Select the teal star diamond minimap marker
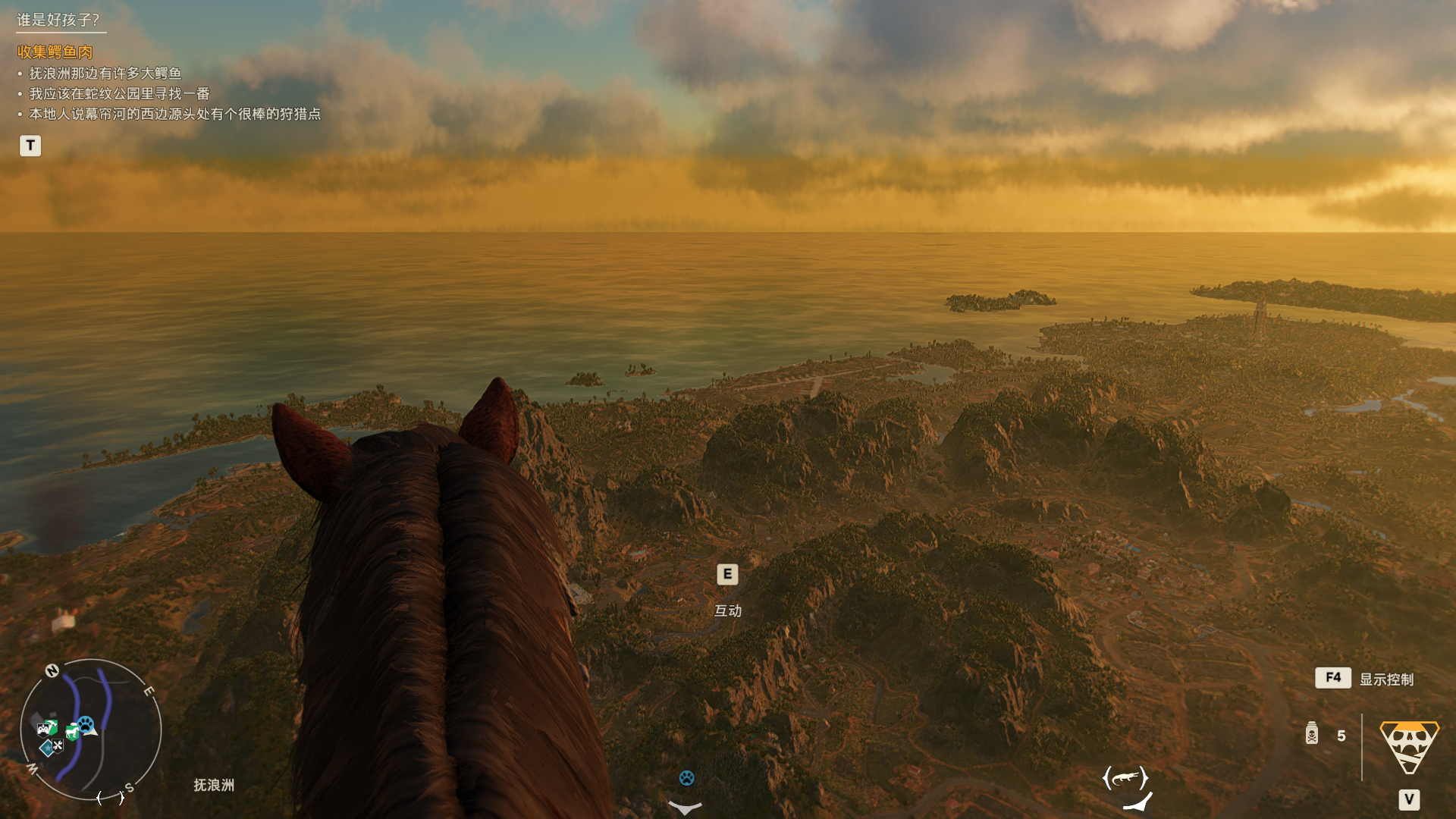 [47, 748]
